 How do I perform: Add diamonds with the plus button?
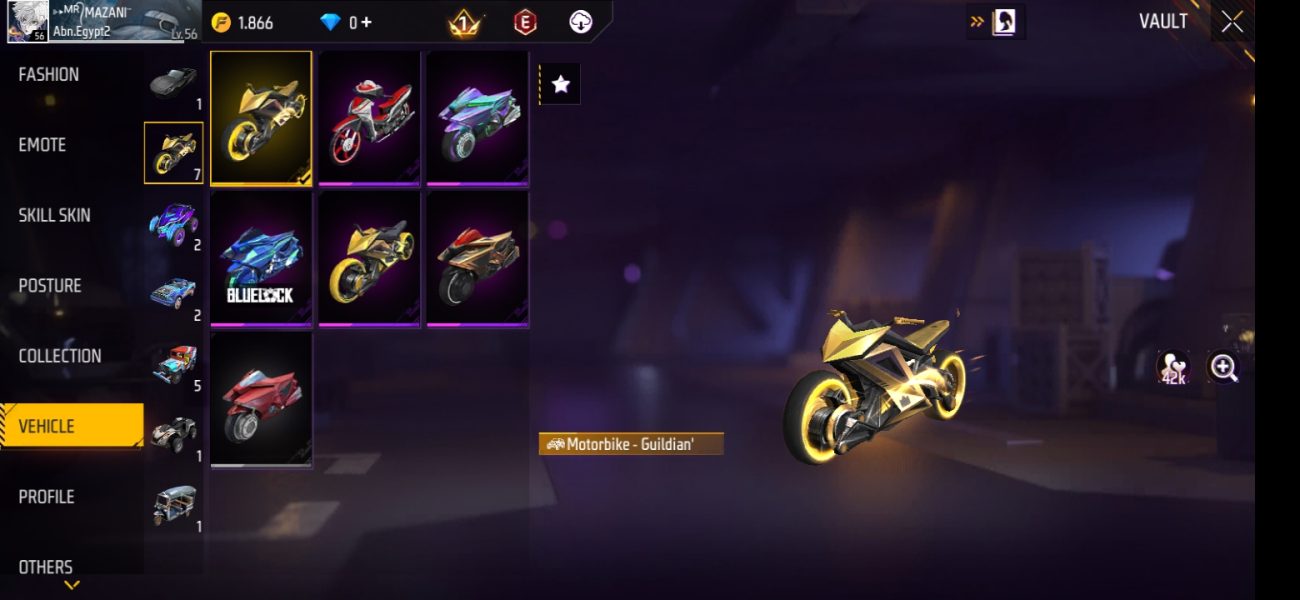[x=367, y=22]
